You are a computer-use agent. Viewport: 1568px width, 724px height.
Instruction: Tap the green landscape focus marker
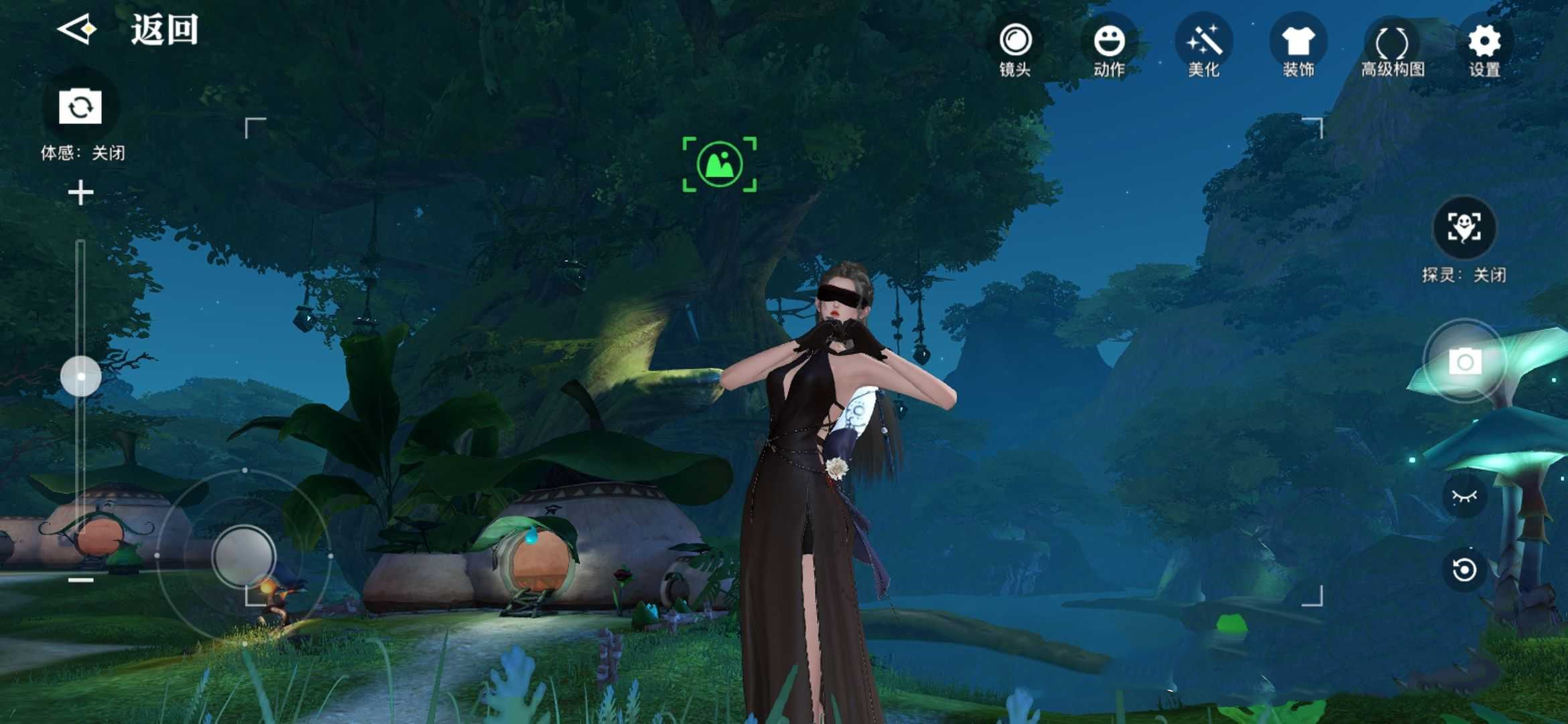pyautogui.click(x=720, y=164)
